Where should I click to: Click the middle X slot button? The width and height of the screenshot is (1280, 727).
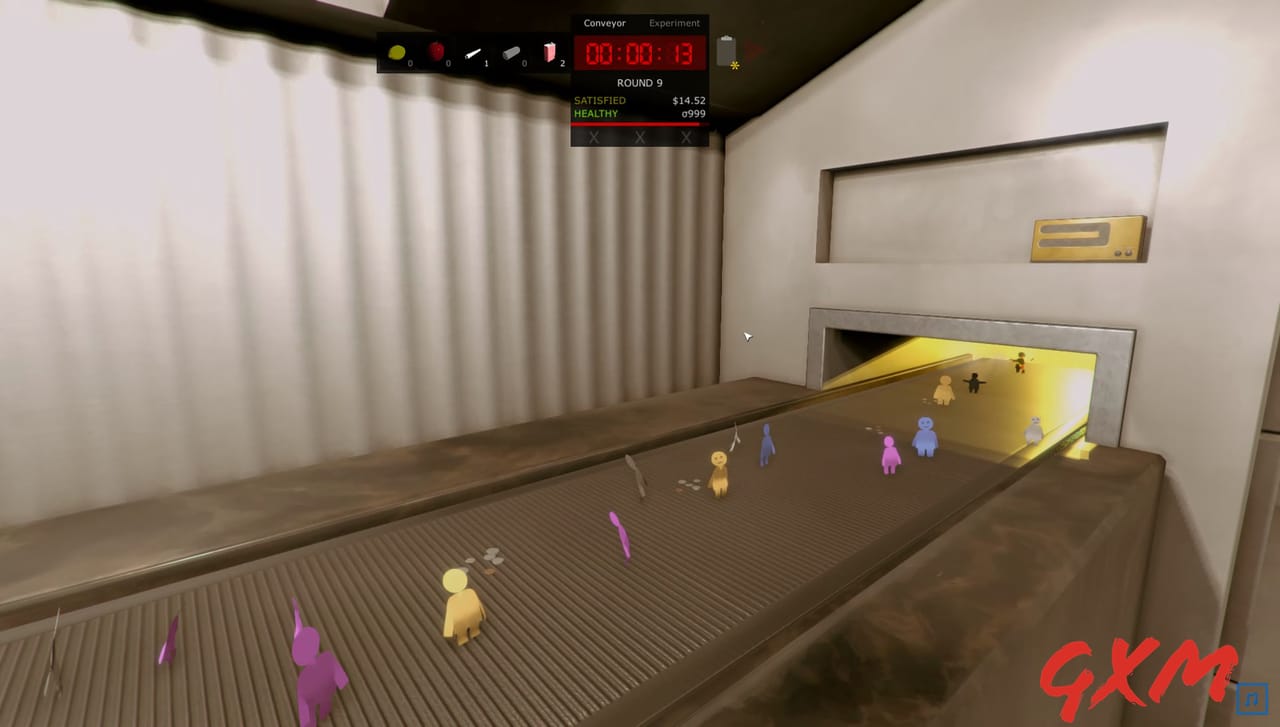pyautogui.click(x=639, y=137)
